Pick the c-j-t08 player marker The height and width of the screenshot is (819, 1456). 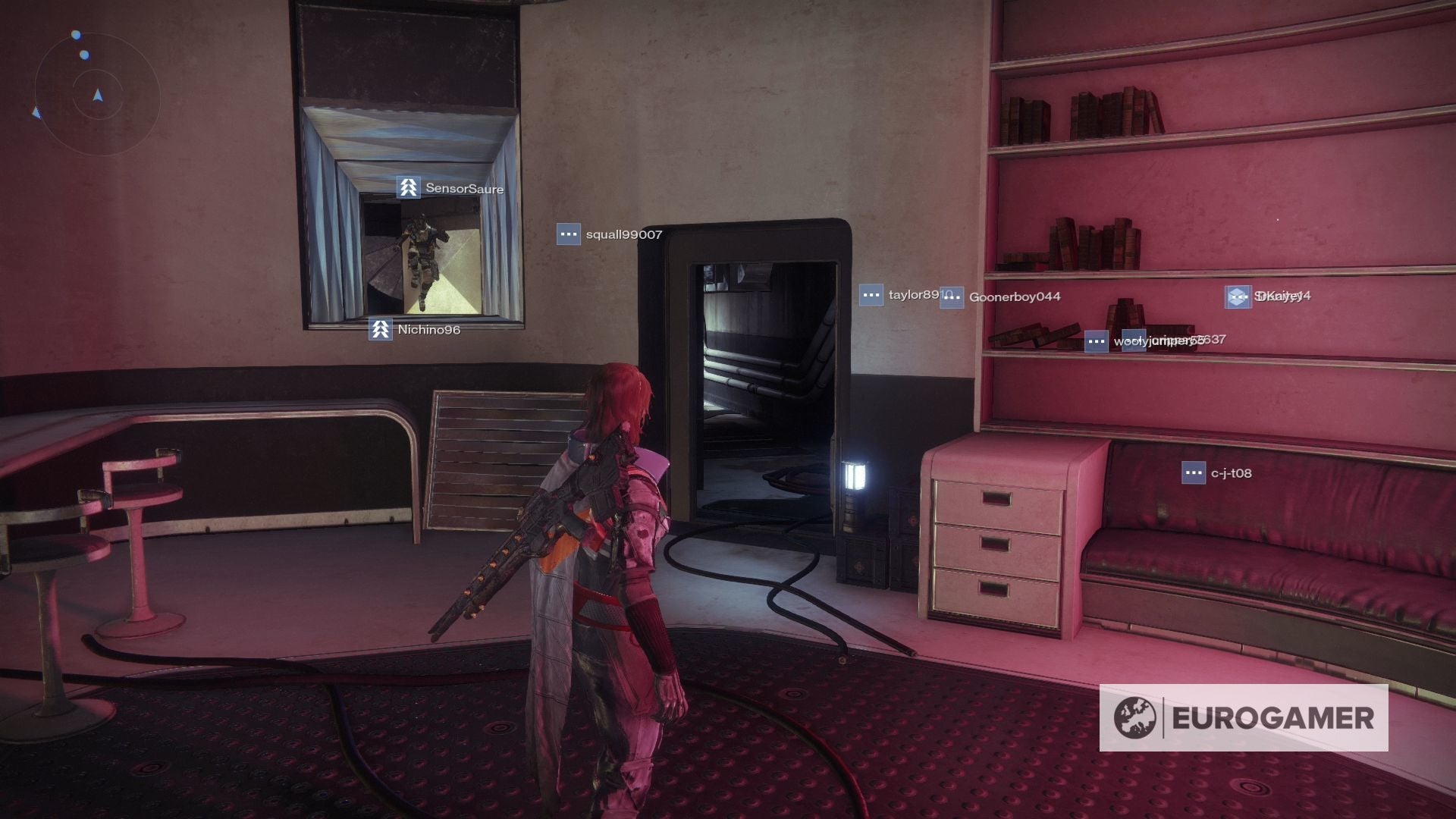pos(1217,473)
